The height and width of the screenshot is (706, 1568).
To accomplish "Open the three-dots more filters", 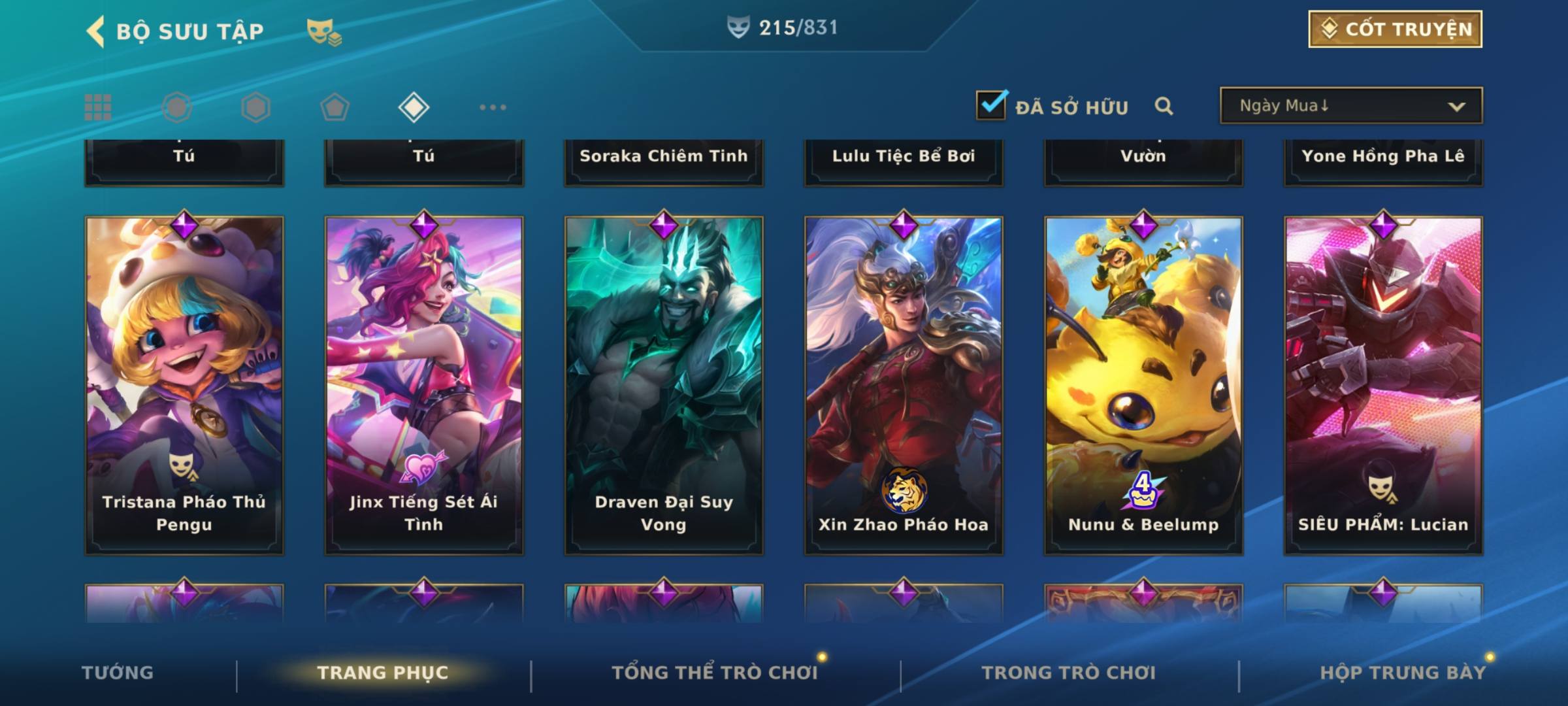I will point(493,107).
